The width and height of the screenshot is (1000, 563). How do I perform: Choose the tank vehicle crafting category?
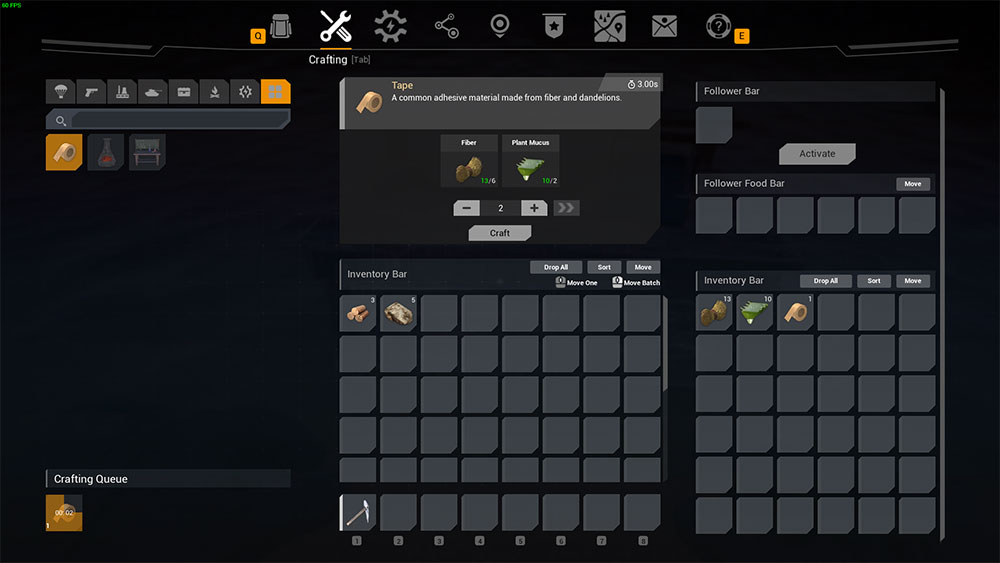pos(152,92)
